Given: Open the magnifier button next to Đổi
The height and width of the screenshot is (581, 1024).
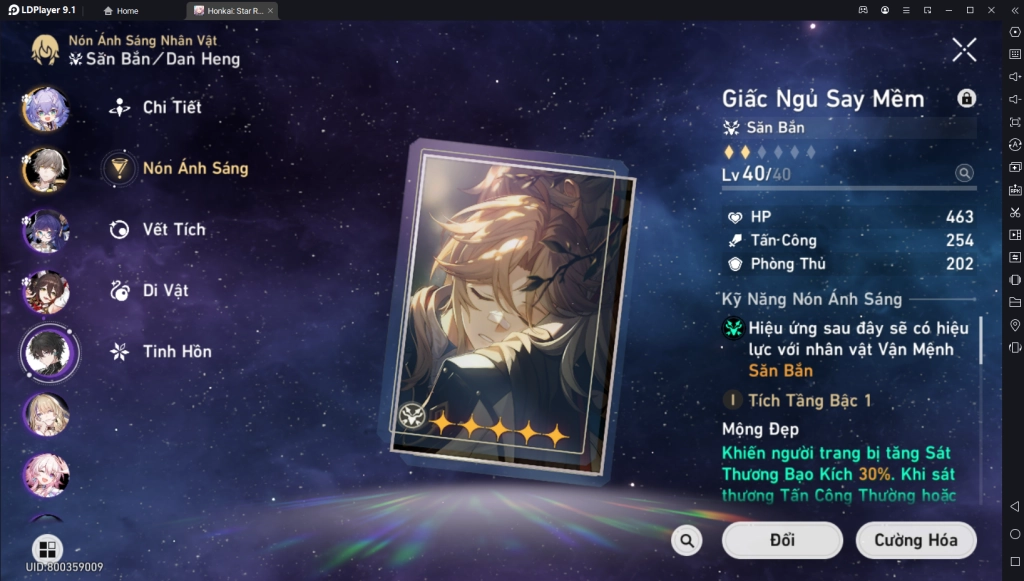Looking at the screenshot, I should [687, 541].
